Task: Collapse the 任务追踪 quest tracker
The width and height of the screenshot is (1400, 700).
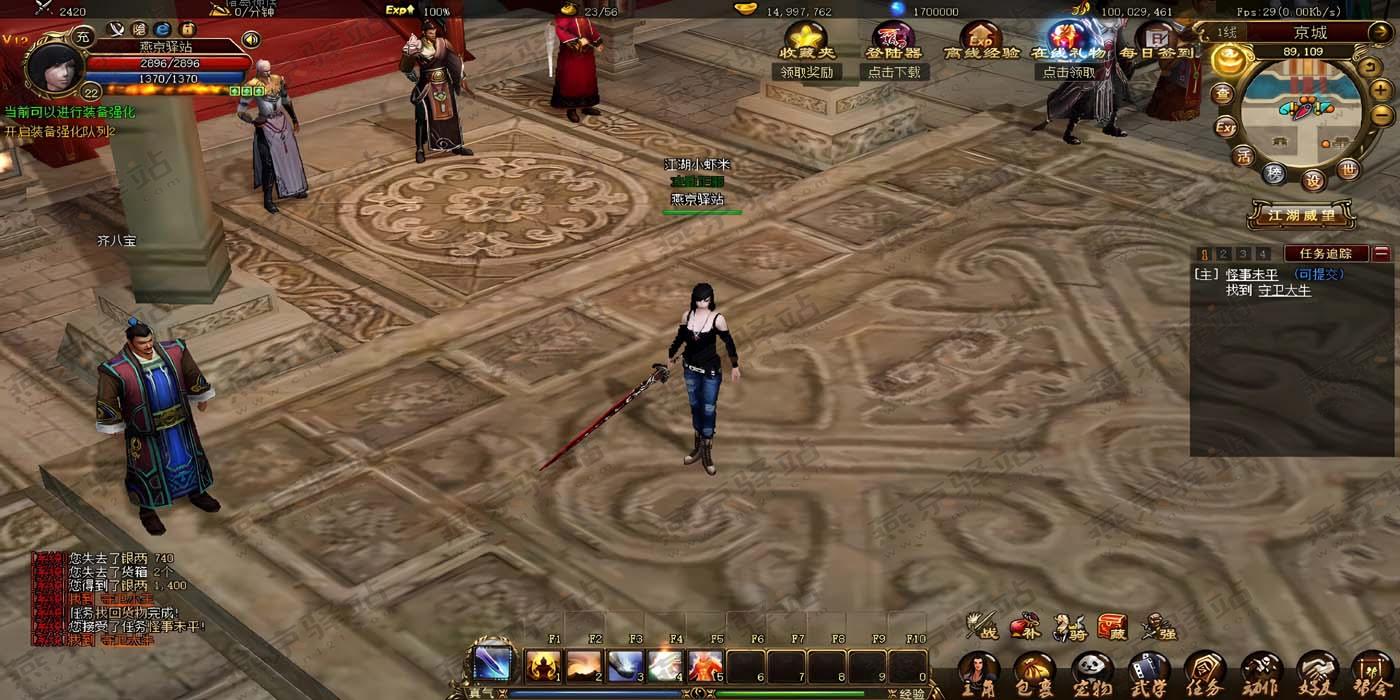Action: 1382,254
